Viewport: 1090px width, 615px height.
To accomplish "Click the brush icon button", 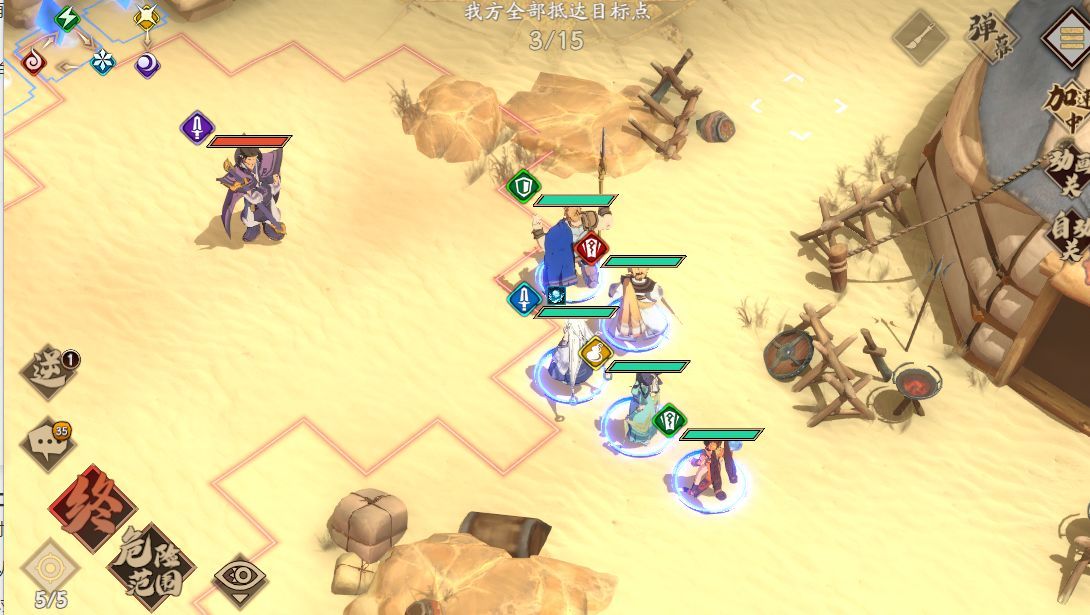I will [x=920, y=38].
